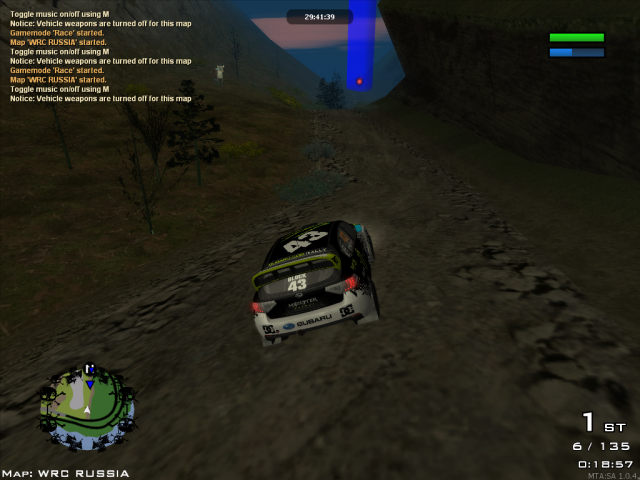Click the chat log message area

[100, 56]
